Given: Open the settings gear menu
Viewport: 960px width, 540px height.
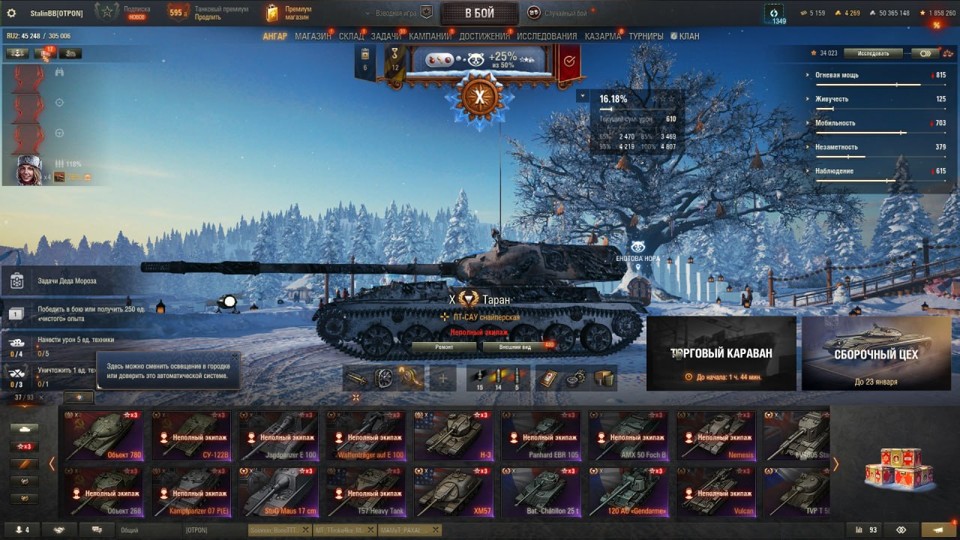Looking at the screenshot, I should [x=12, y=13].
